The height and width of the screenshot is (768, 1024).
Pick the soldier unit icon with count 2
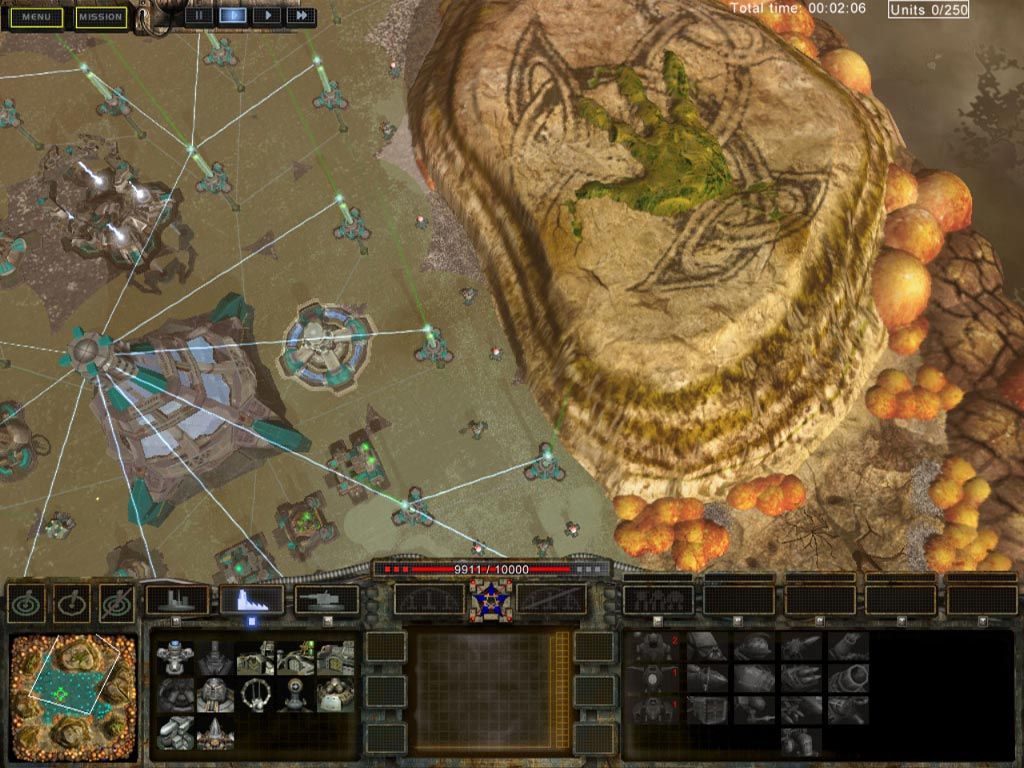pos(655,647)
